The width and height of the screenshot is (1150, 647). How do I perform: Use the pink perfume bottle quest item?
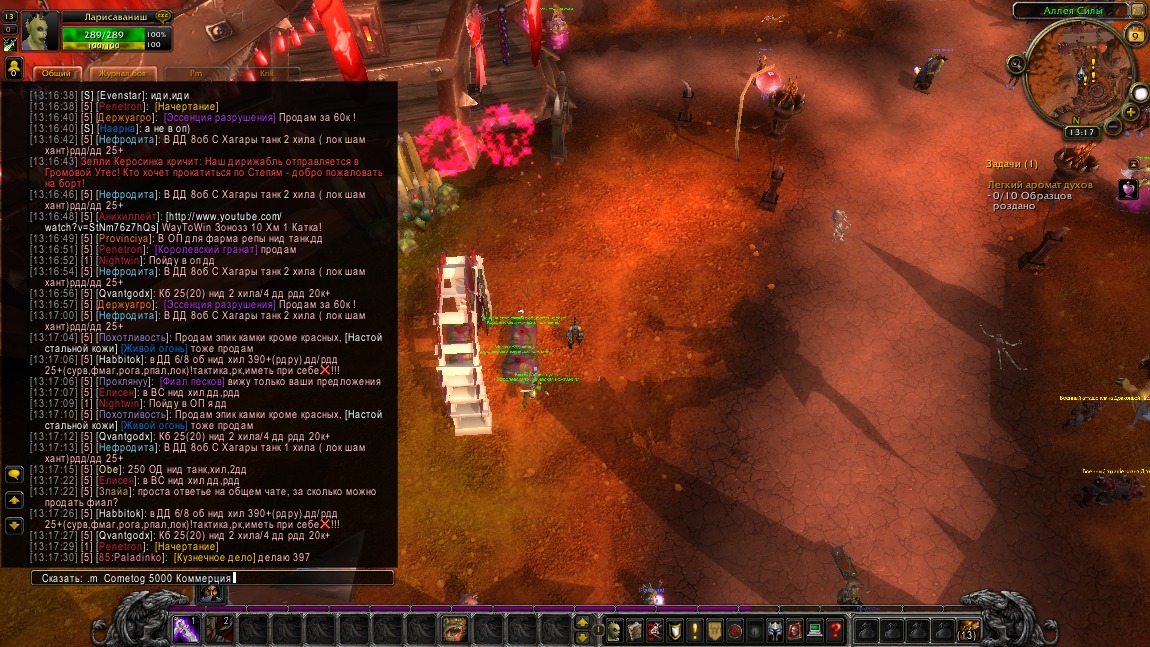click(x=1128, y=189)
